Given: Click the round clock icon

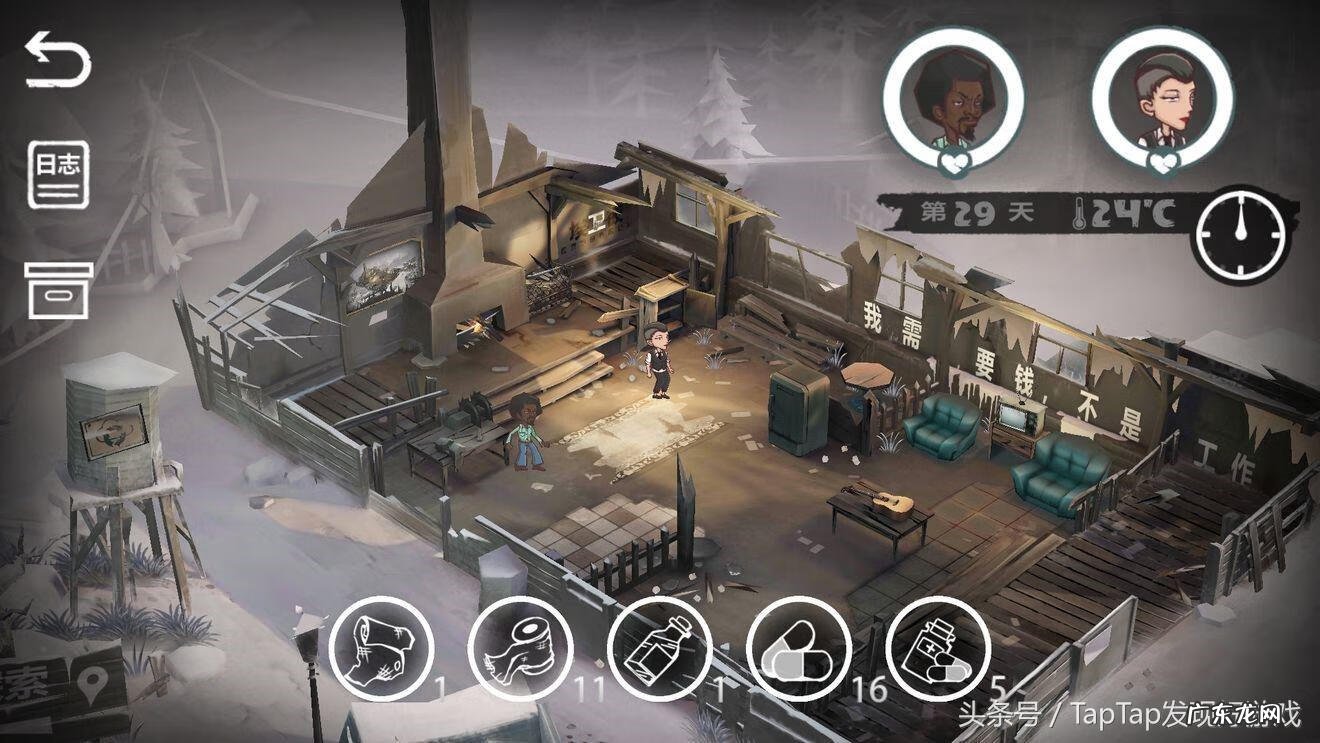Looking at the screenshot, I should tap(1239, 233).
